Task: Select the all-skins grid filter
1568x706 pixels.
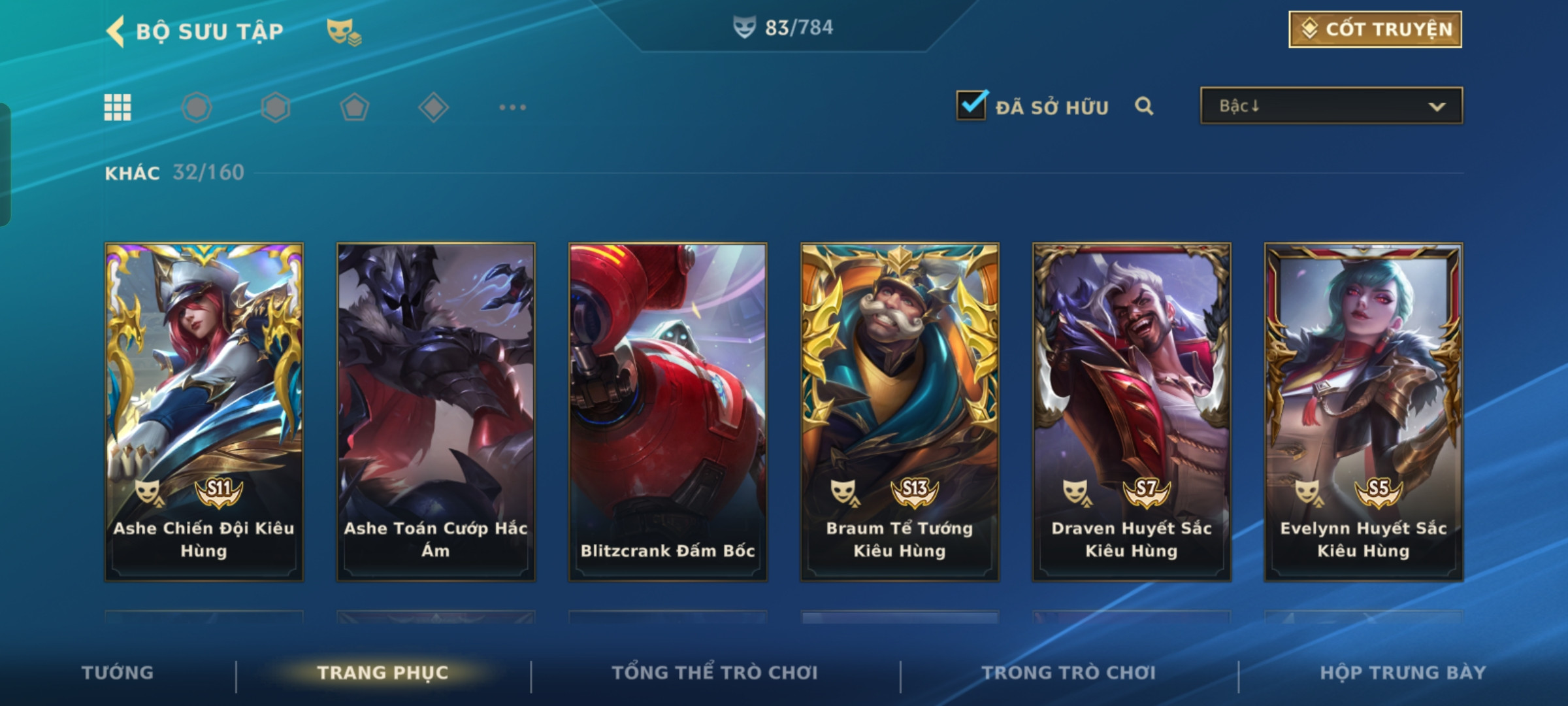Action: pyautogui.click(x=118, y=107)
